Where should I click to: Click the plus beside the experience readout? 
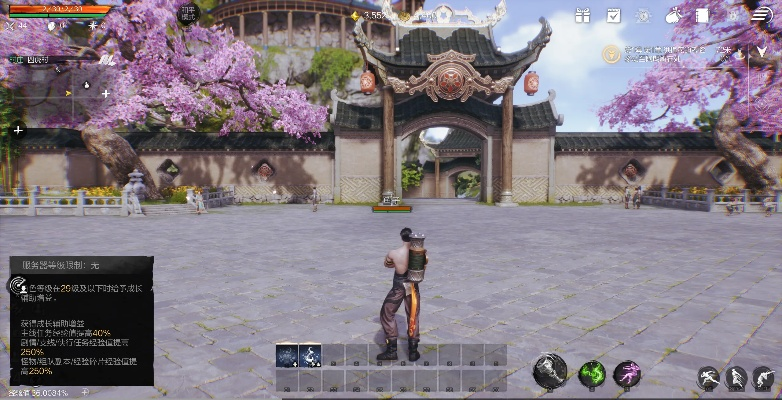click(84, 392)
